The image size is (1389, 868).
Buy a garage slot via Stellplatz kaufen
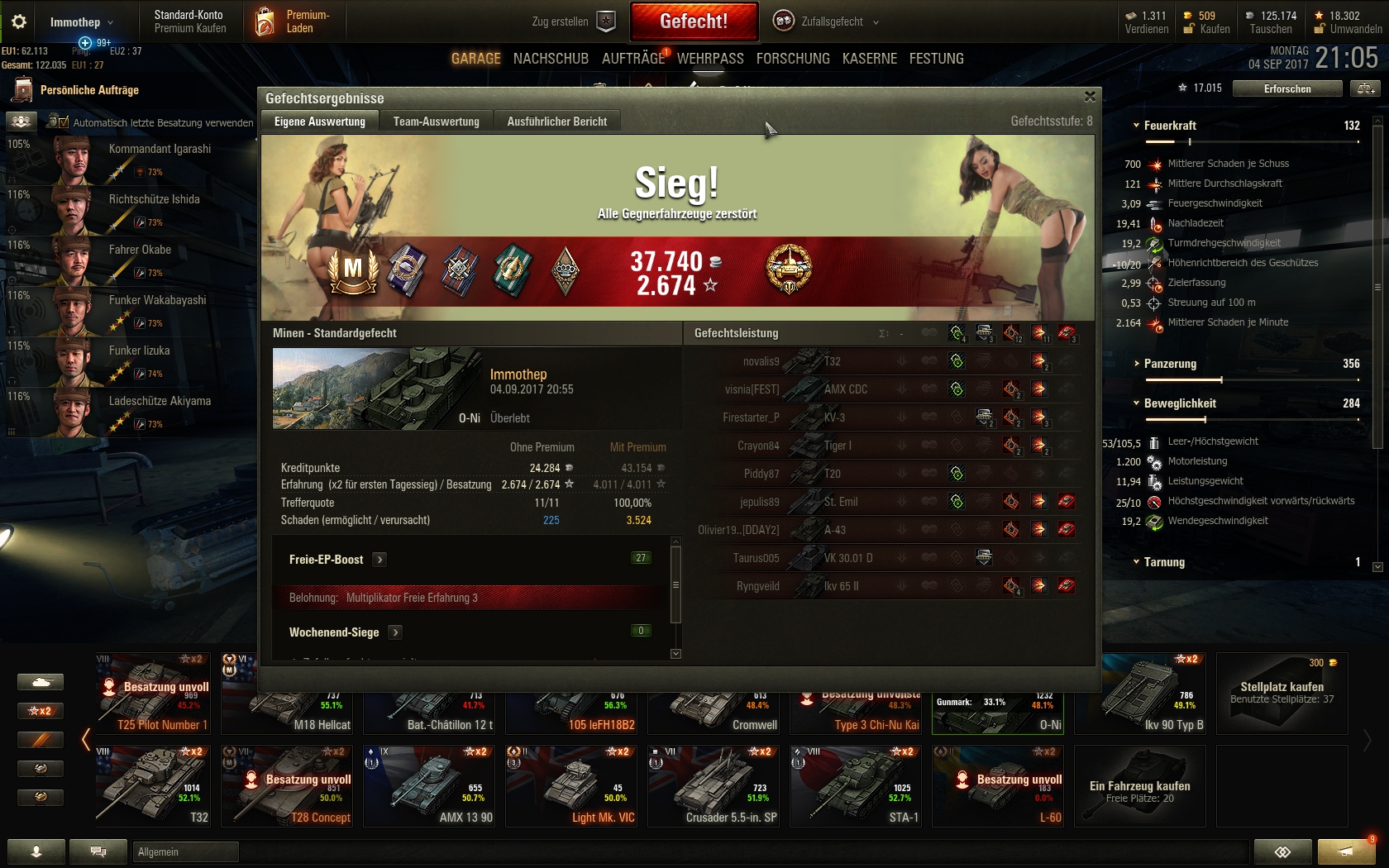tap(1282, 693)
